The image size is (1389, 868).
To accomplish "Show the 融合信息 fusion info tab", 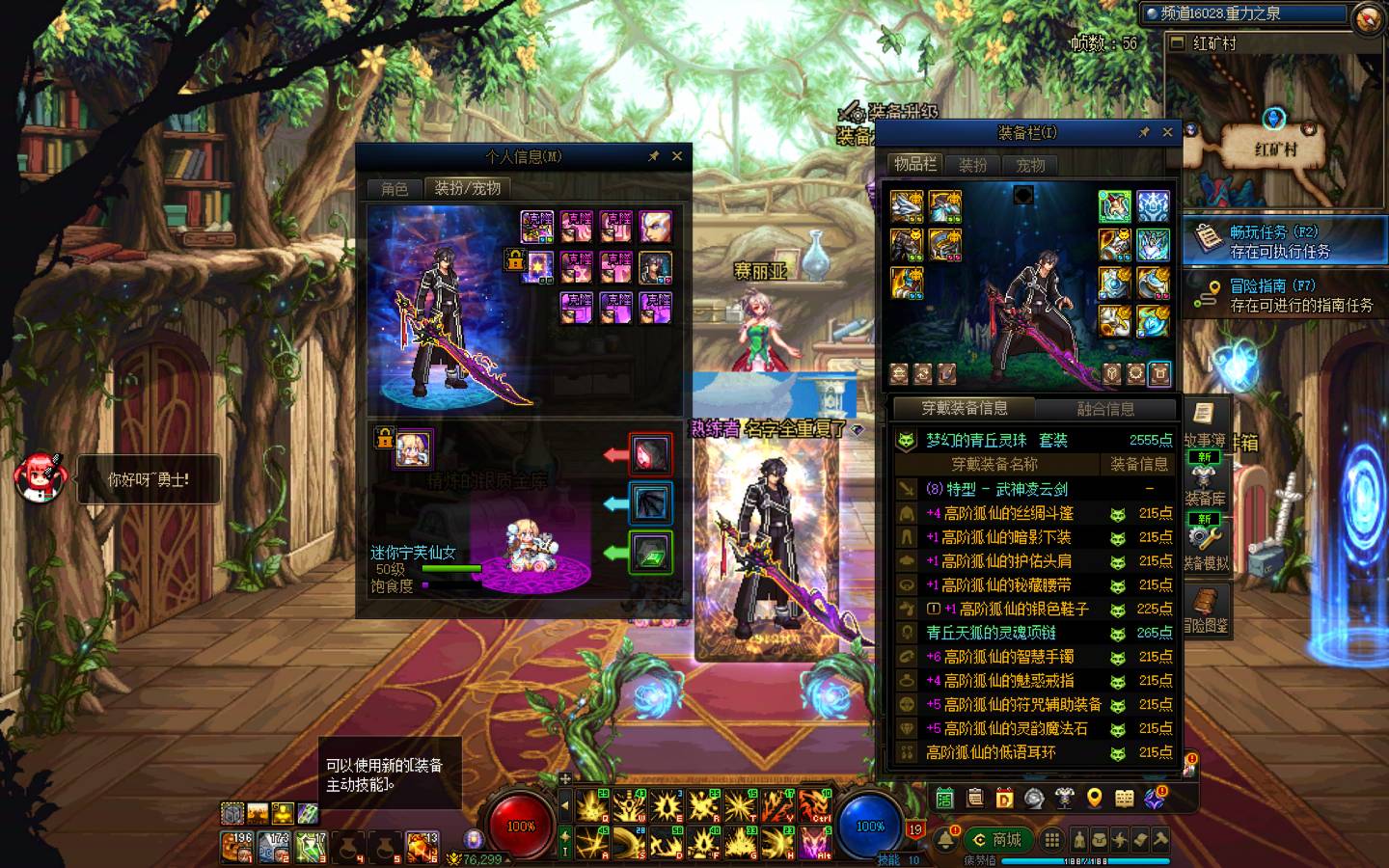I will (x=1105, y=409).
